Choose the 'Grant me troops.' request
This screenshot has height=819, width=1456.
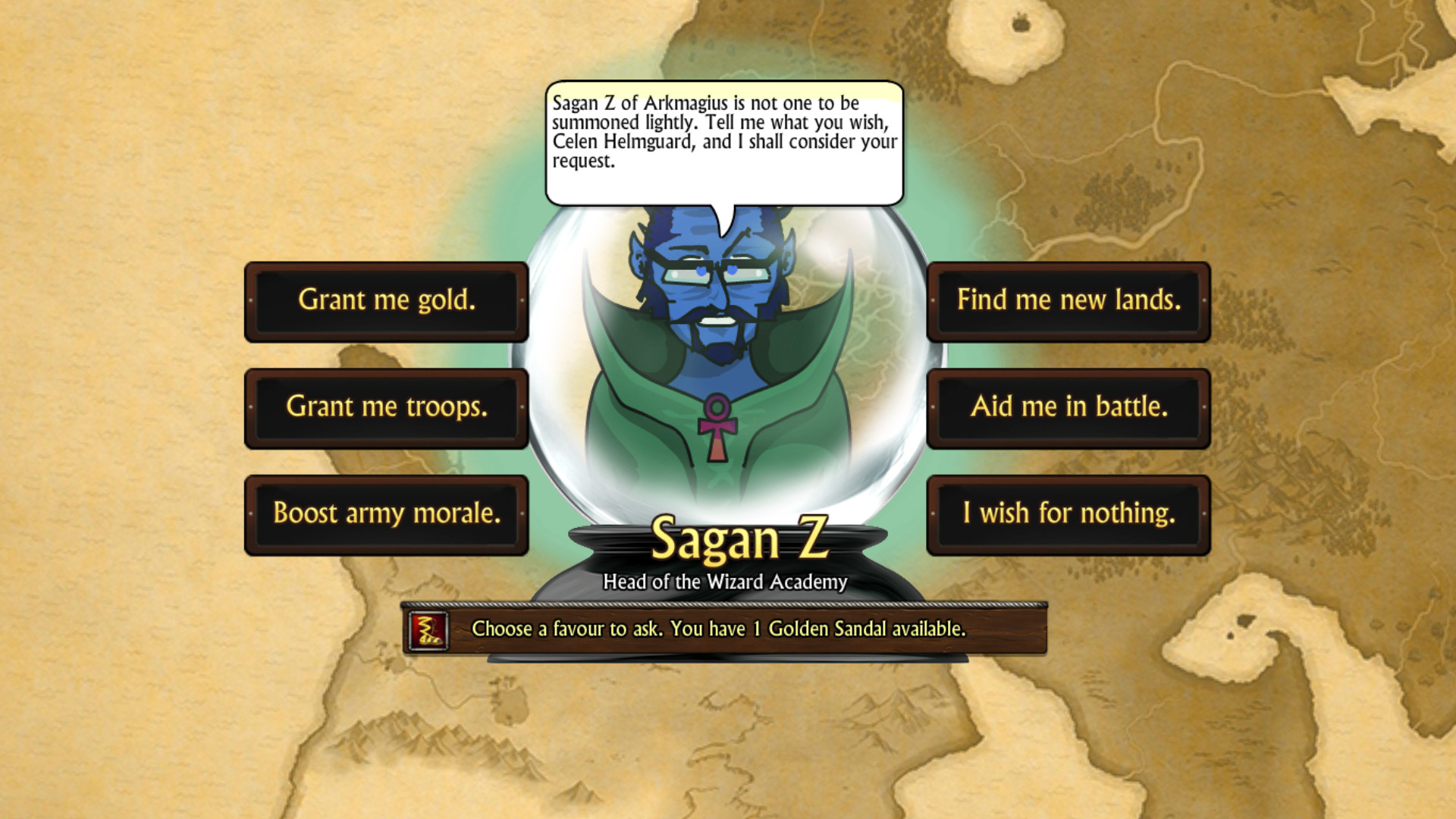pos(387,407)
